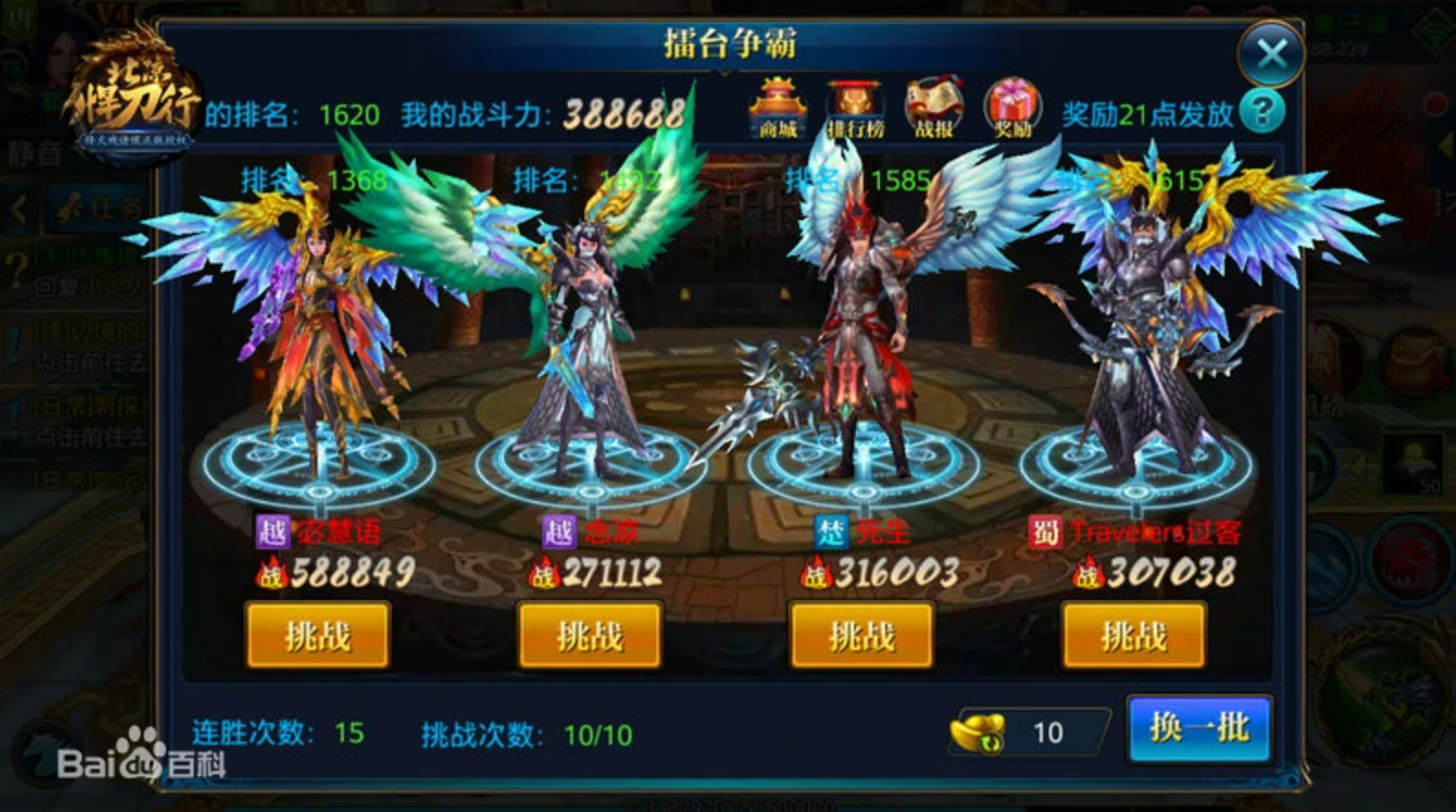Challenge 先生 using his 挑战 button
The width and height of the screenshot is (1456, 812).
point(861,635)
